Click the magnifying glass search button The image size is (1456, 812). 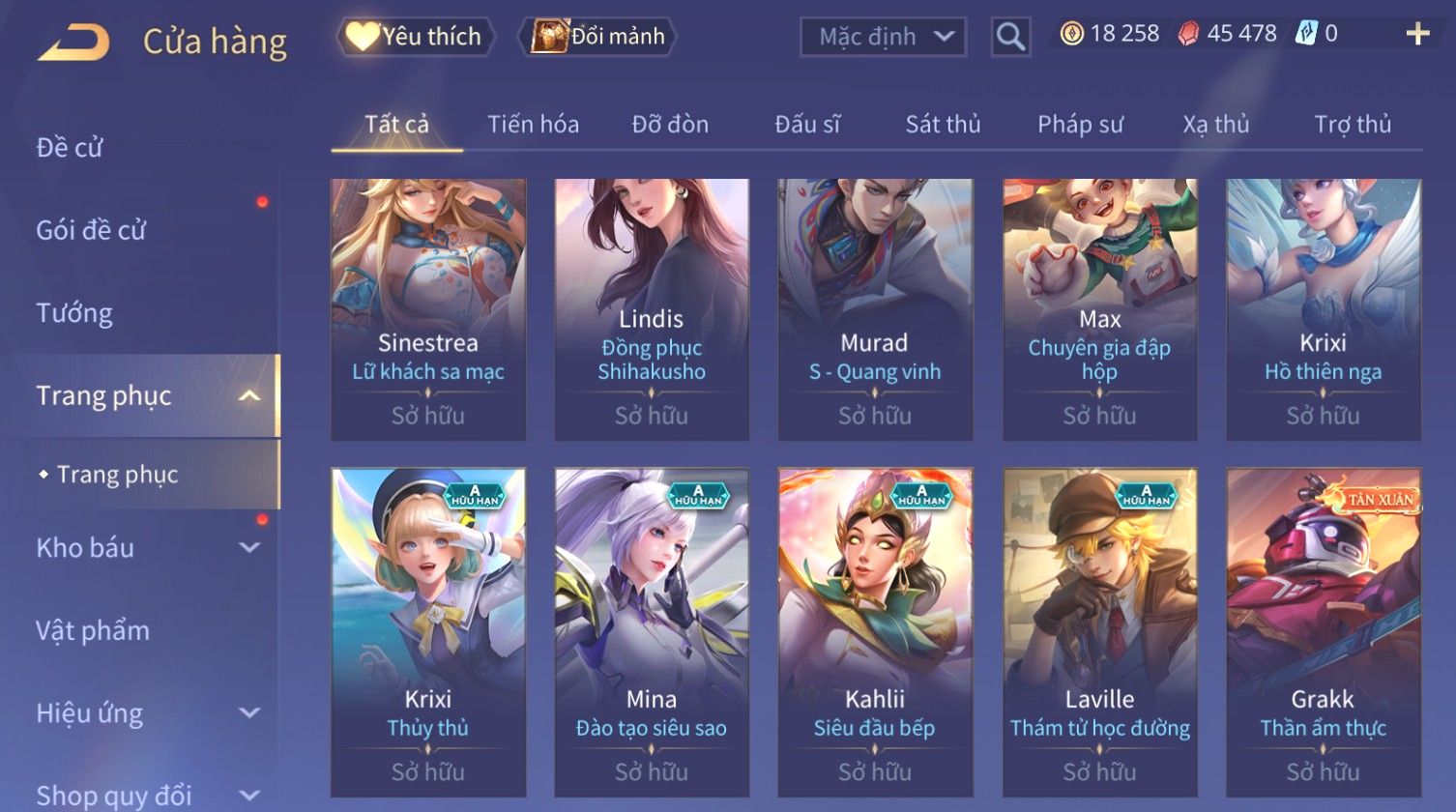click(1010, 37)
